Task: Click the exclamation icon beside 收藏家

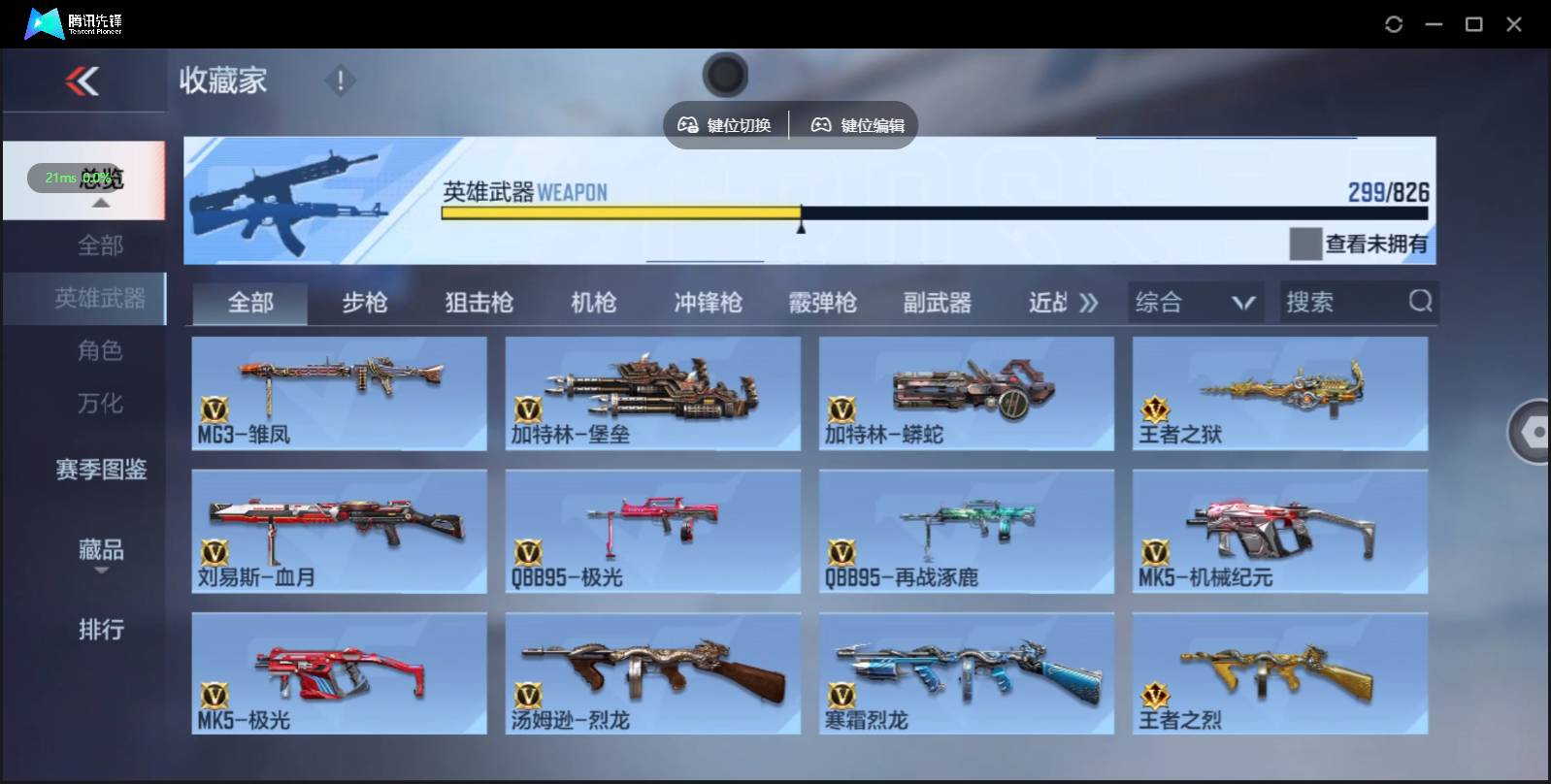Action: (x=340, y=82)
